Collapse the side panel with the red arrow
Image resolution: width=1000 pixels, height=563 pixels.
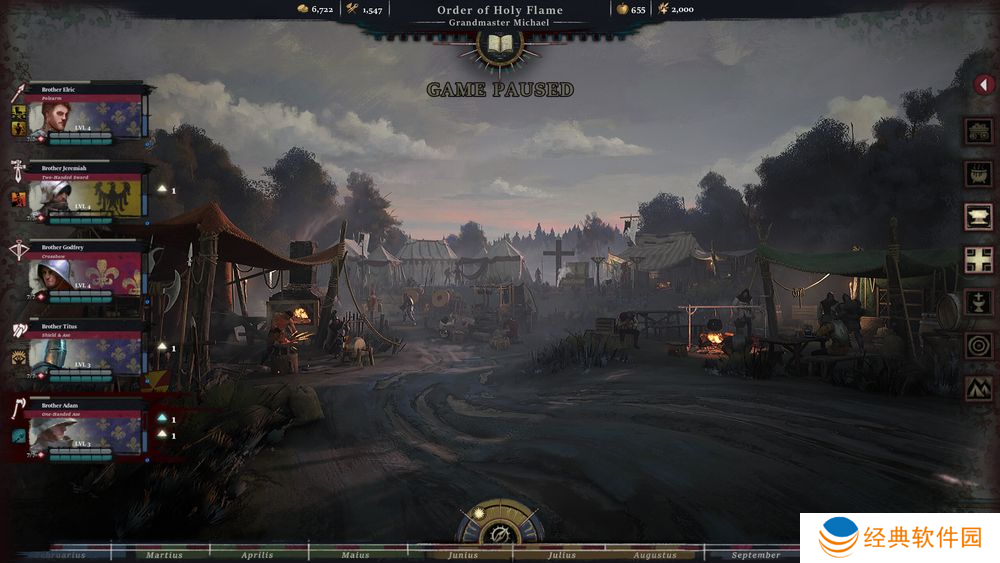tap(983, 86)
